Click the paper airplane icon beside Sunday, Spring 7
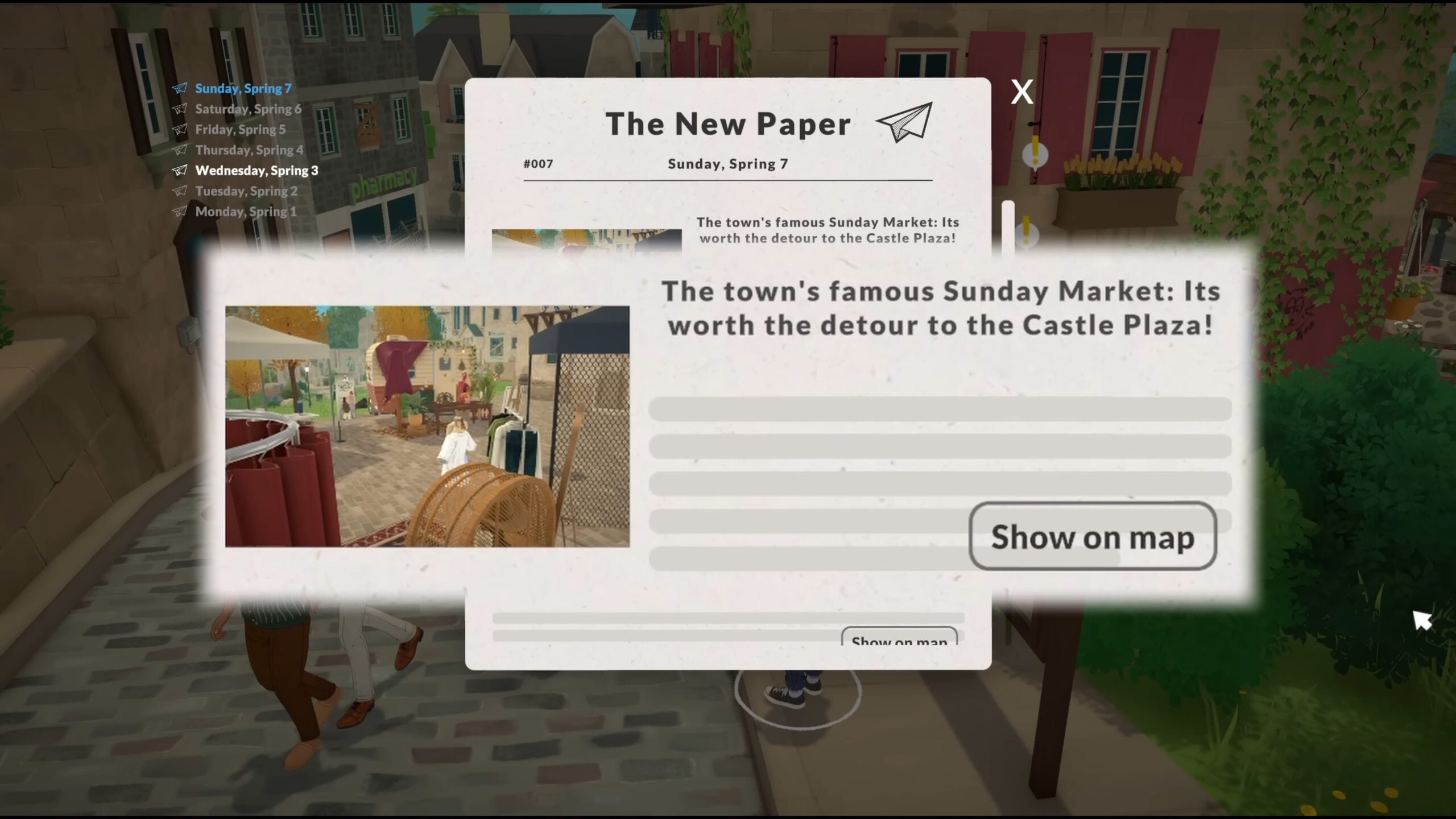The width and height of the screenshot is (1456, 819). [181, 88]
